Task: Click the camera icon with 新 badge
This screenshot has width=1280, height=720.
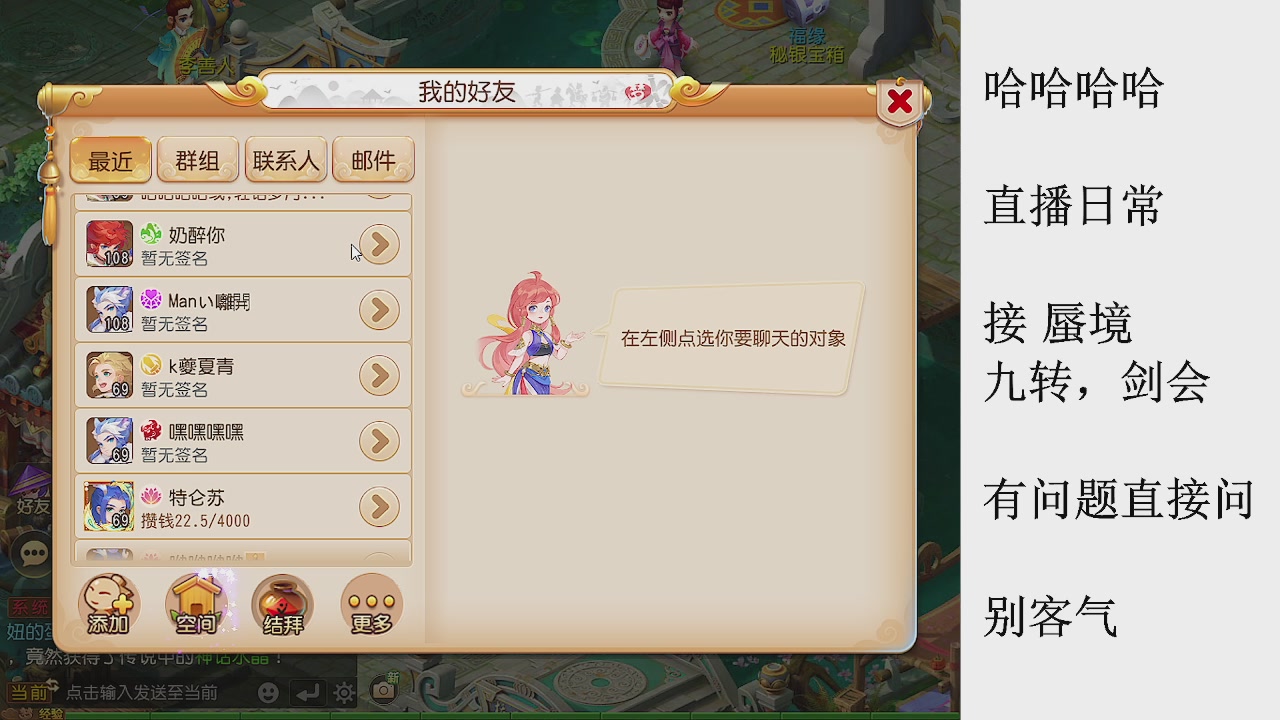Action: point(383,690)
